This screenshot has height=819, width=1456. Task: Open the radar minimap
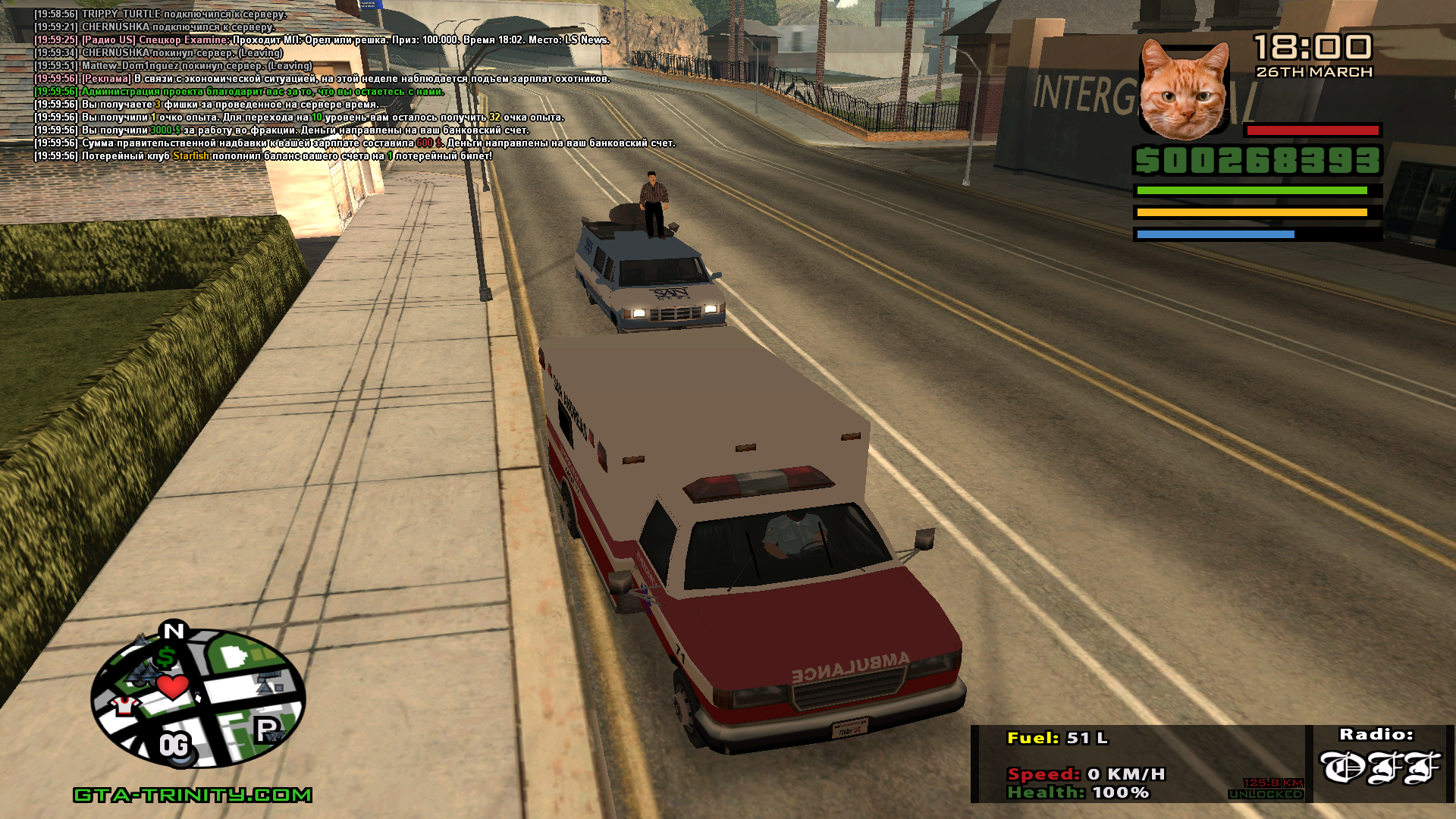(199, 698)
